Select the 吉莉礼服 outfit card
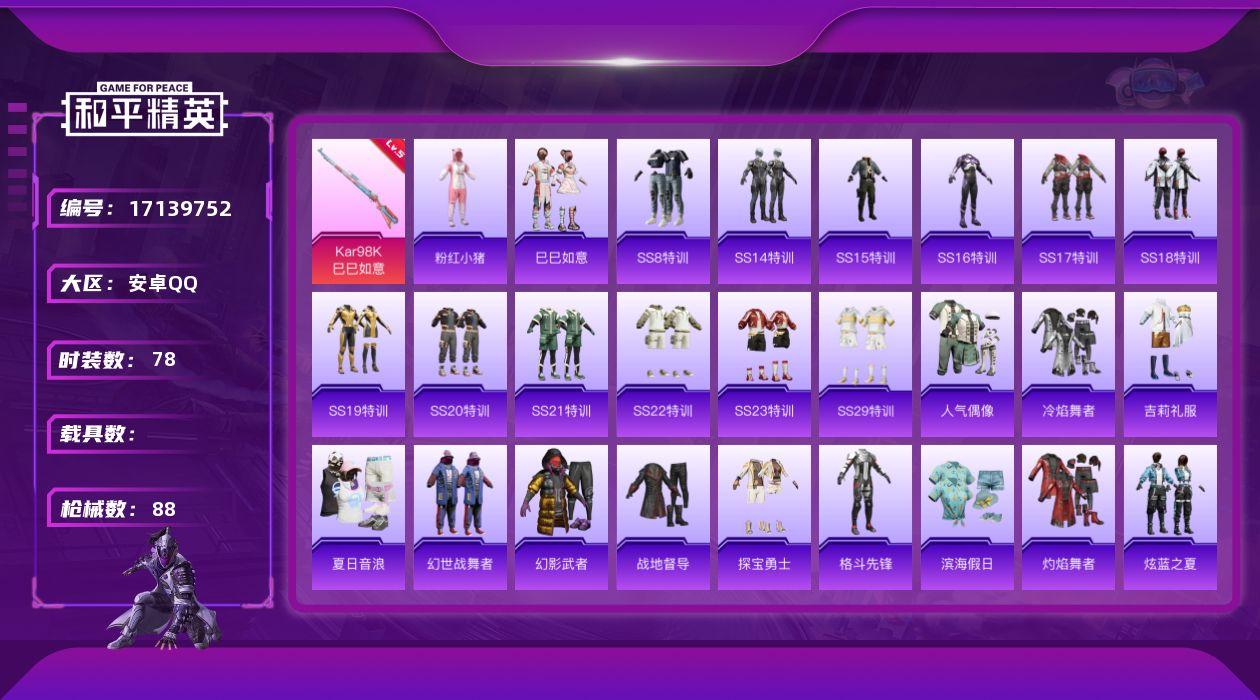The width and height of the screenshot is (1260, 700). (1170, 364)
